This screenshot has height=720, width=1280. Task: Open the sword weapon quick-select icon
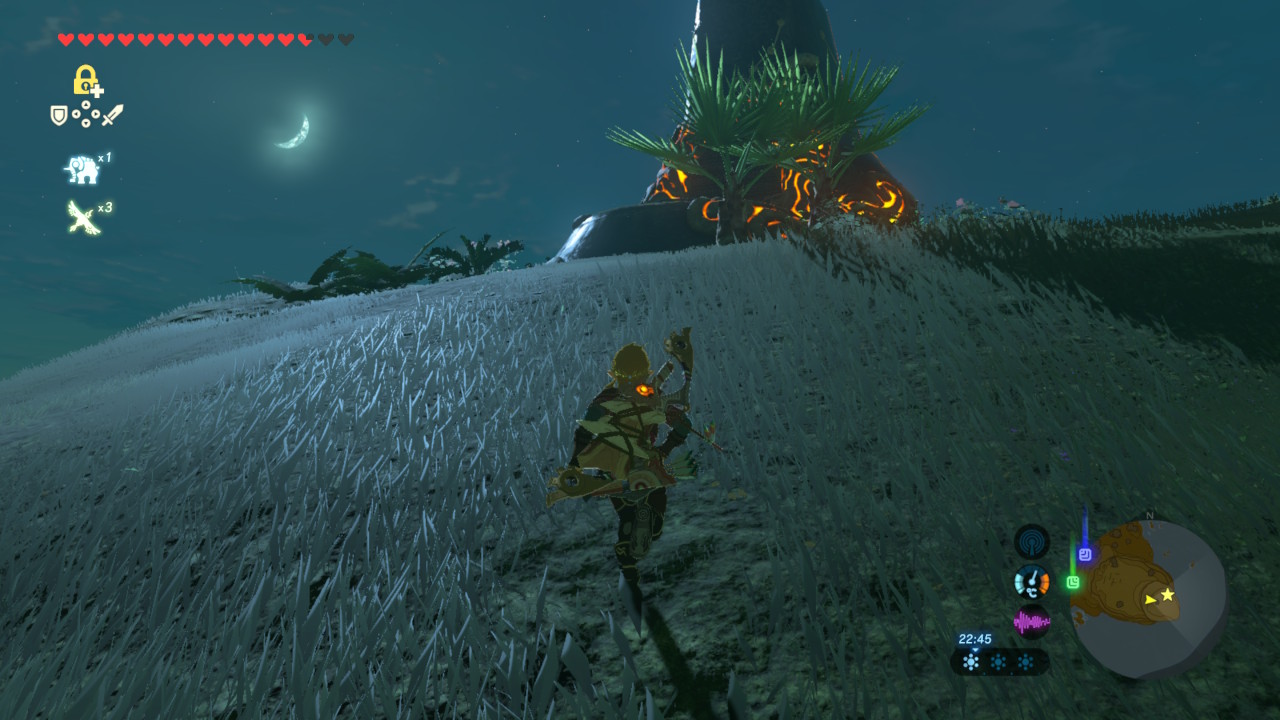pos(113,115)
